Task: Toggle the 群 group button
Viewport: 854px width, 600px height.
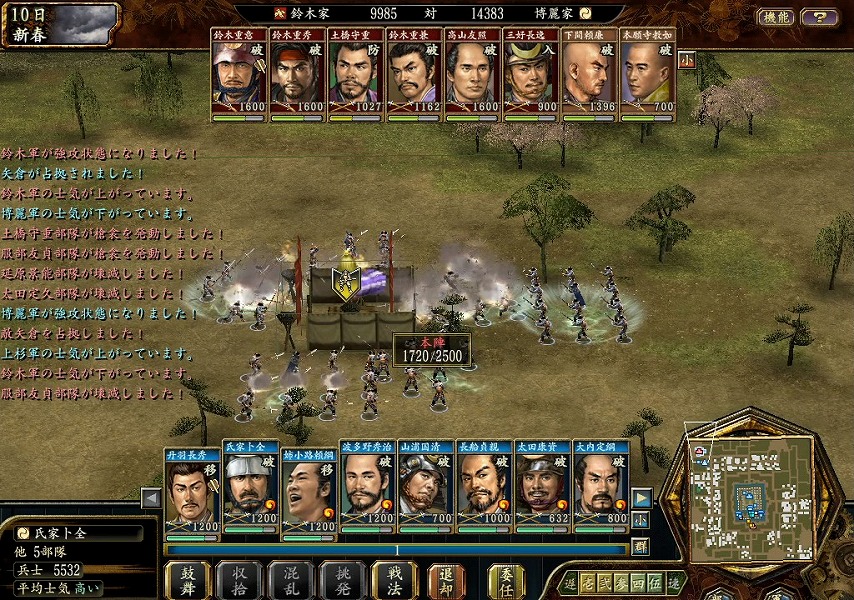Action: click(641, 546)
